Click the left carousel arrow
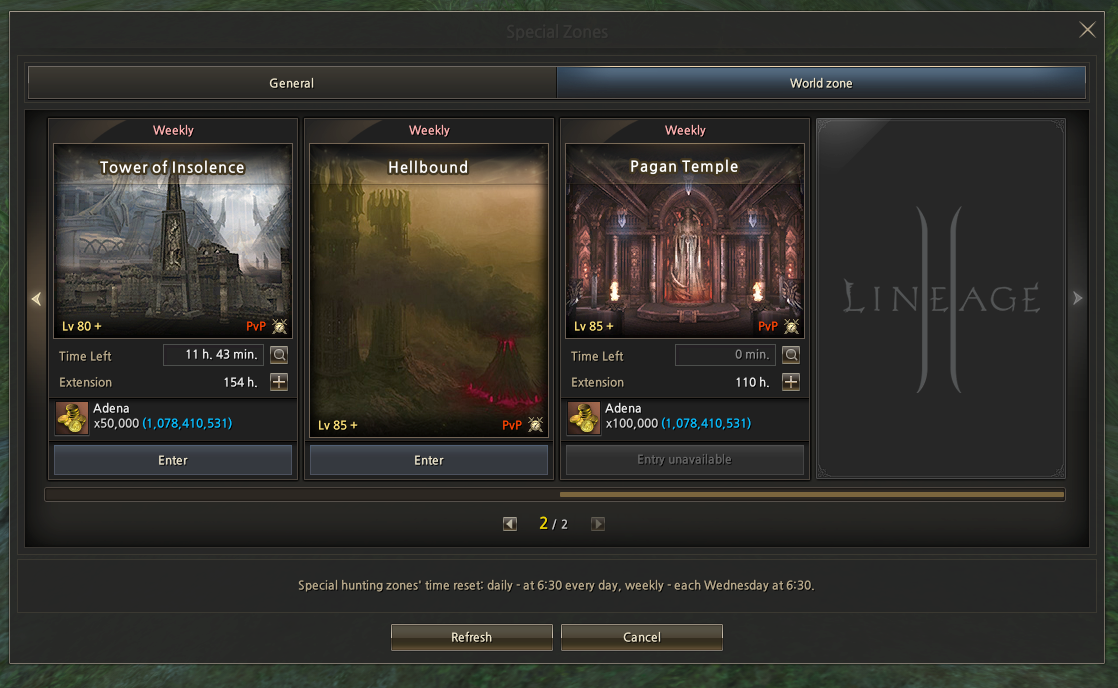Screen dimensions: 1118x688 (37, 298)
